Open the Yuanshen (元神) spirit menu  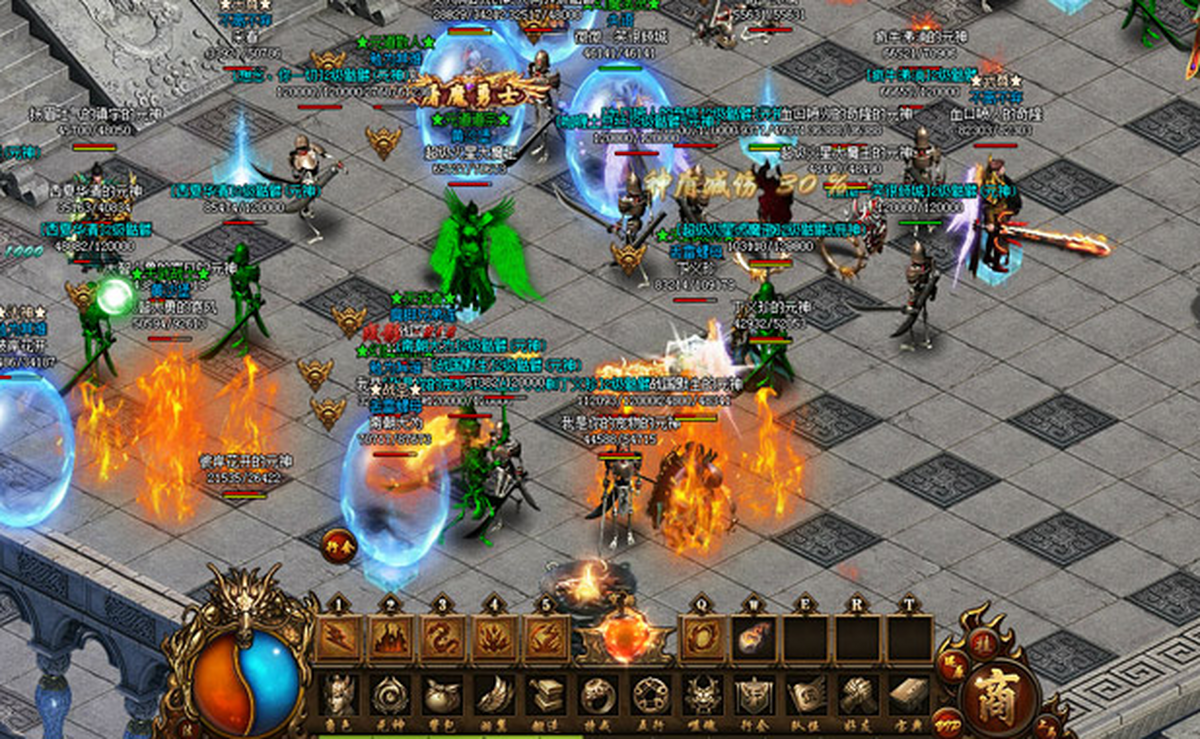(391, 694)
